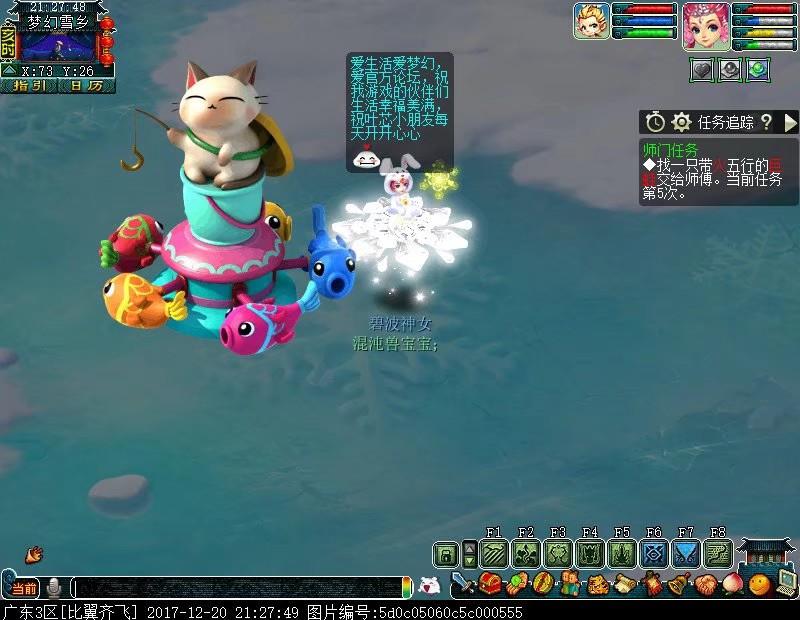Image resolution: width=800 pixels, height=620 pixels.
Task: Toggle the padlock hotbar lock
Action: point(445,553)
